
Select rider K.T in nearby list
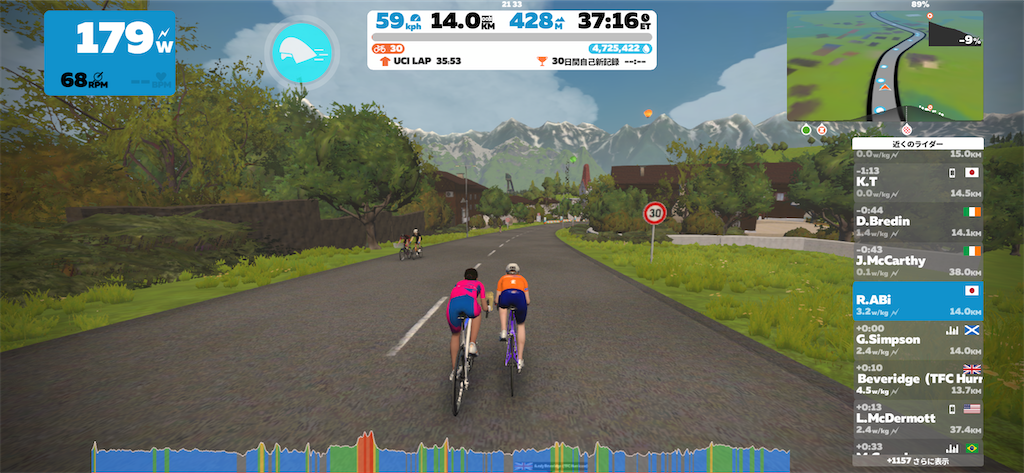click(x=917, y=178)
